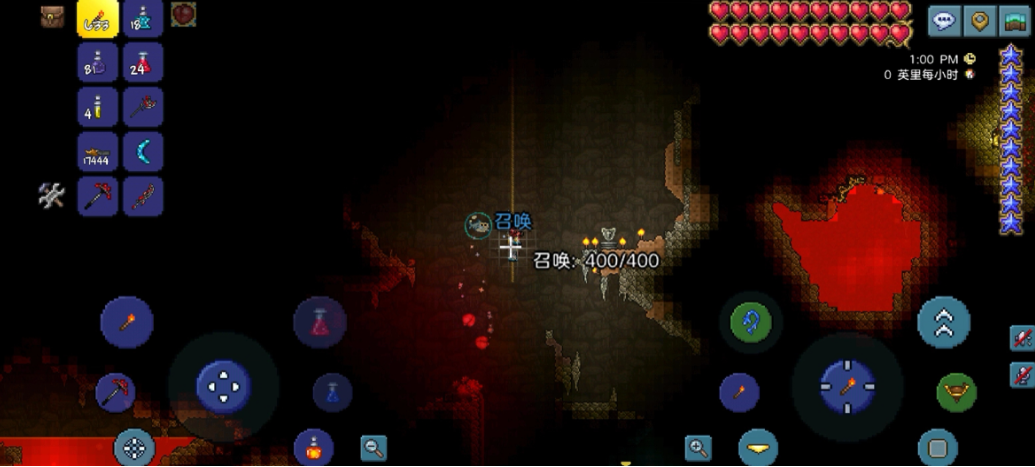Toggle the smart cursor crosshair button

coord(135,447)
